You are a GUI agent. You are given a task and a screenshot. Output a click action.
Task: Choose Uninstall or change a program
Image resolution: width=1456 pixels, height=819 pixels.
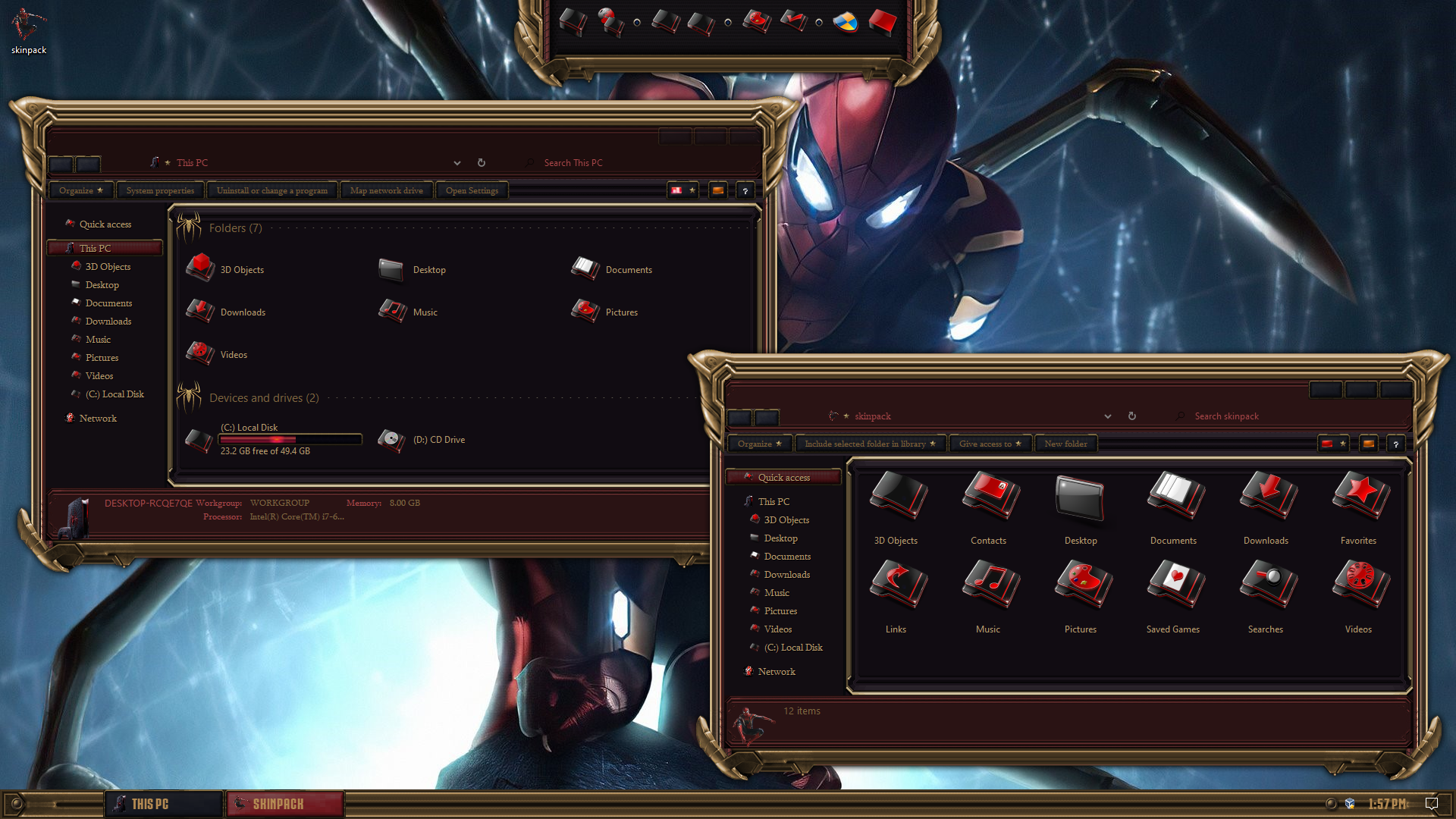click(x=271, y=190)
